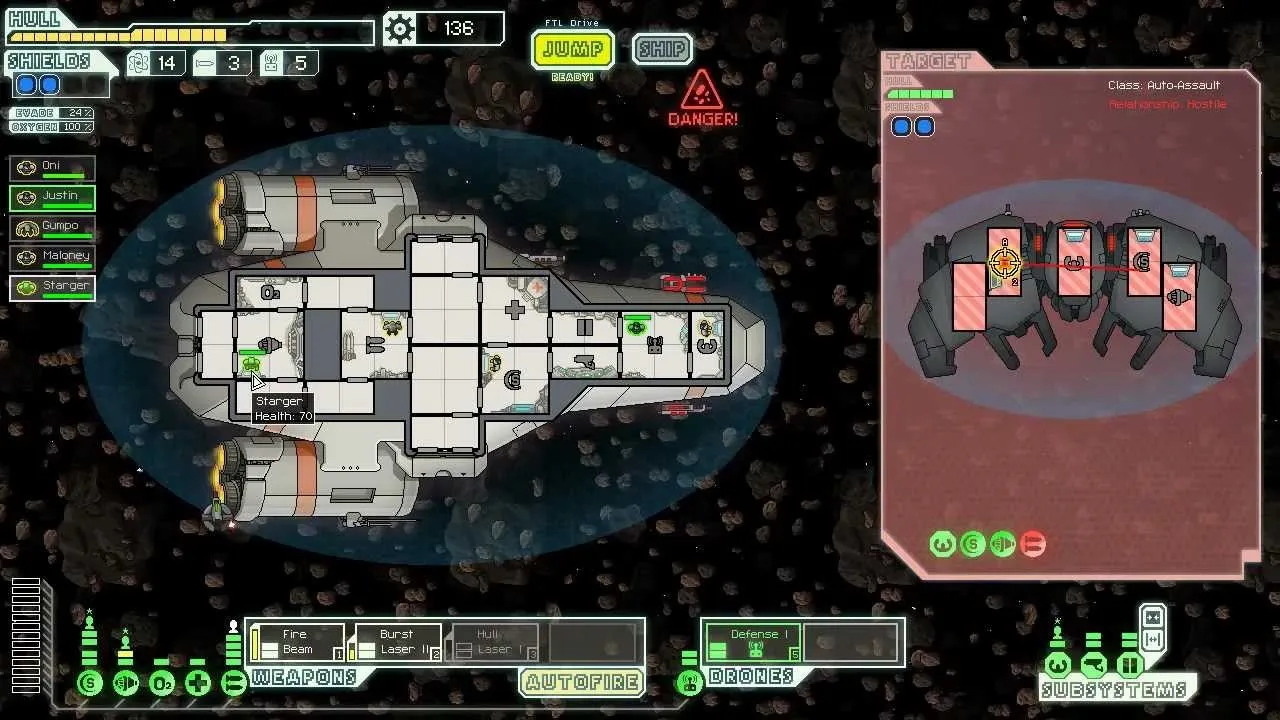Image resolution: width=1280 pixels, height=720 pixels.
Task: Click the shields system icon
Action: [x=90, y=684]
